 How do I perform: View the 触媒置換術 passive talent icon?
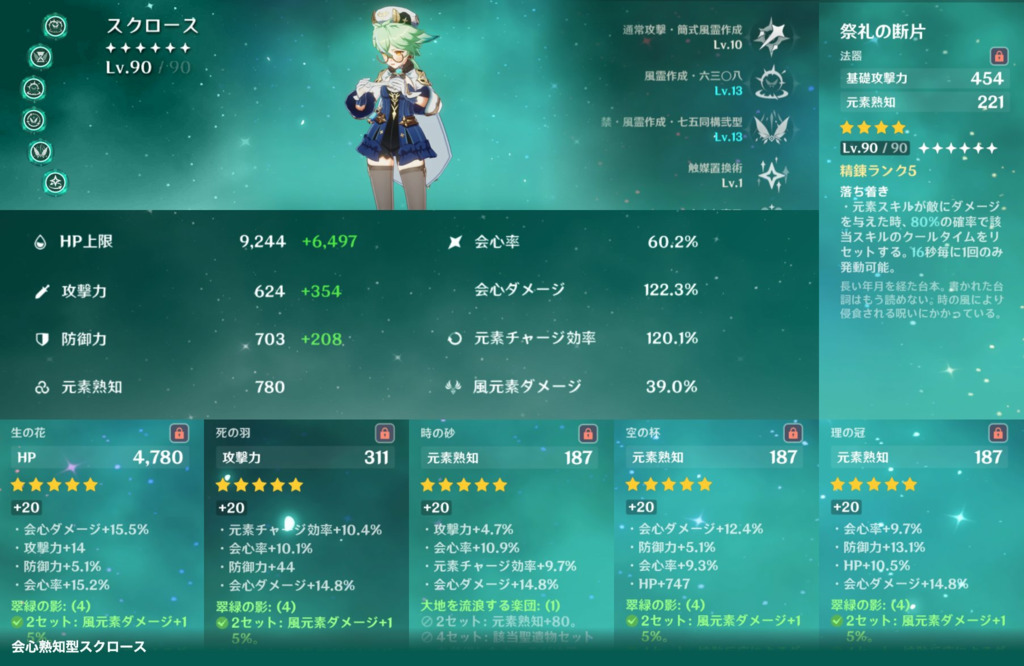coord(771,174)
